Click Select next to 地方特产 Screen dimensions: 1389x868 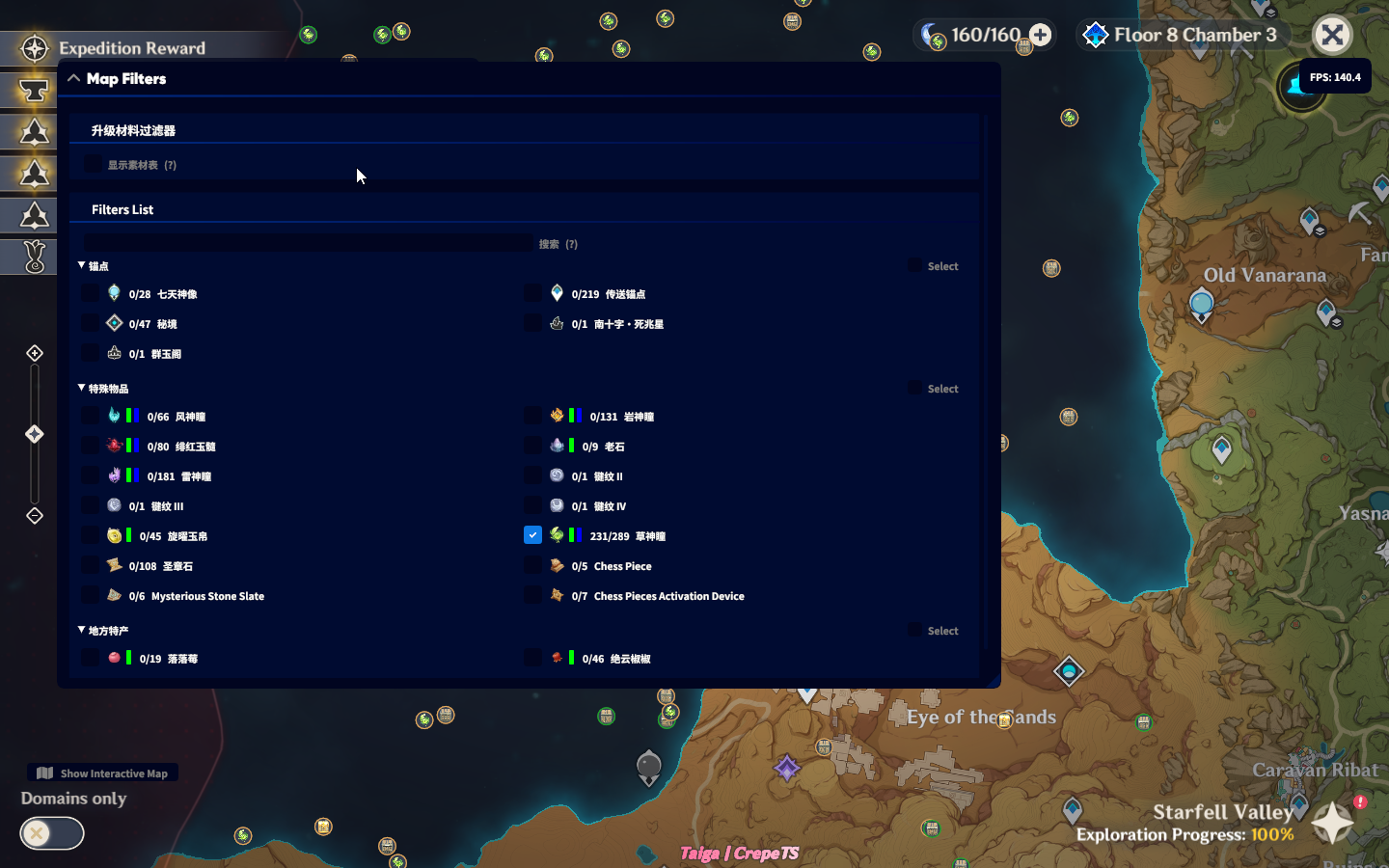(x=934, y=630)
